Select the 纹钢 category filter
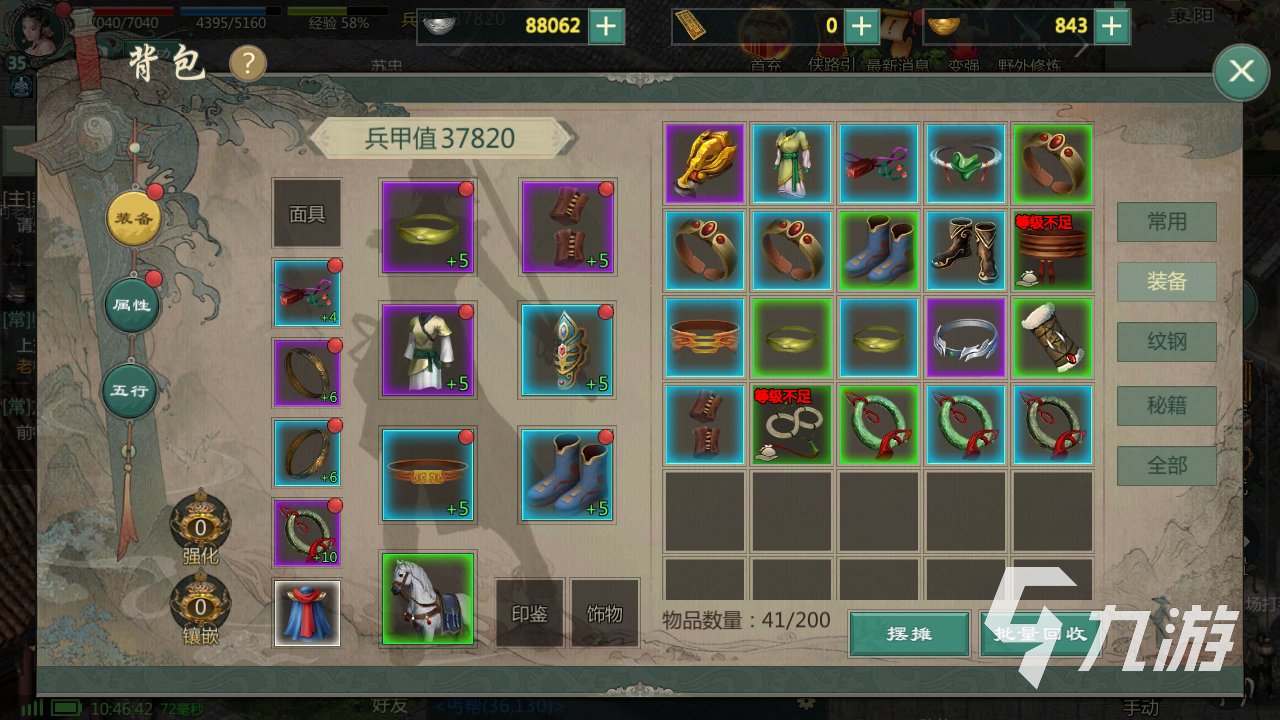Screen dimensions: 1280x720 tap(1166, 342)
